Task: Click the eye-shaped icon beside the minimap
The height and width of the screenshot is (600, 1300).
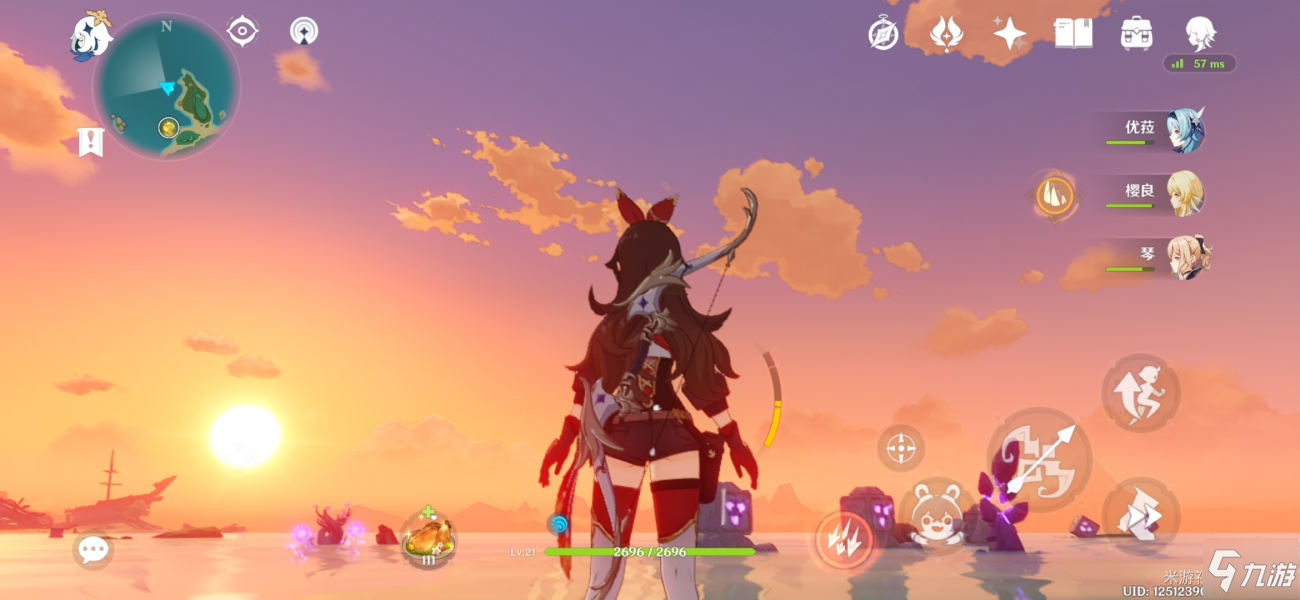Action: click(242, 32)
